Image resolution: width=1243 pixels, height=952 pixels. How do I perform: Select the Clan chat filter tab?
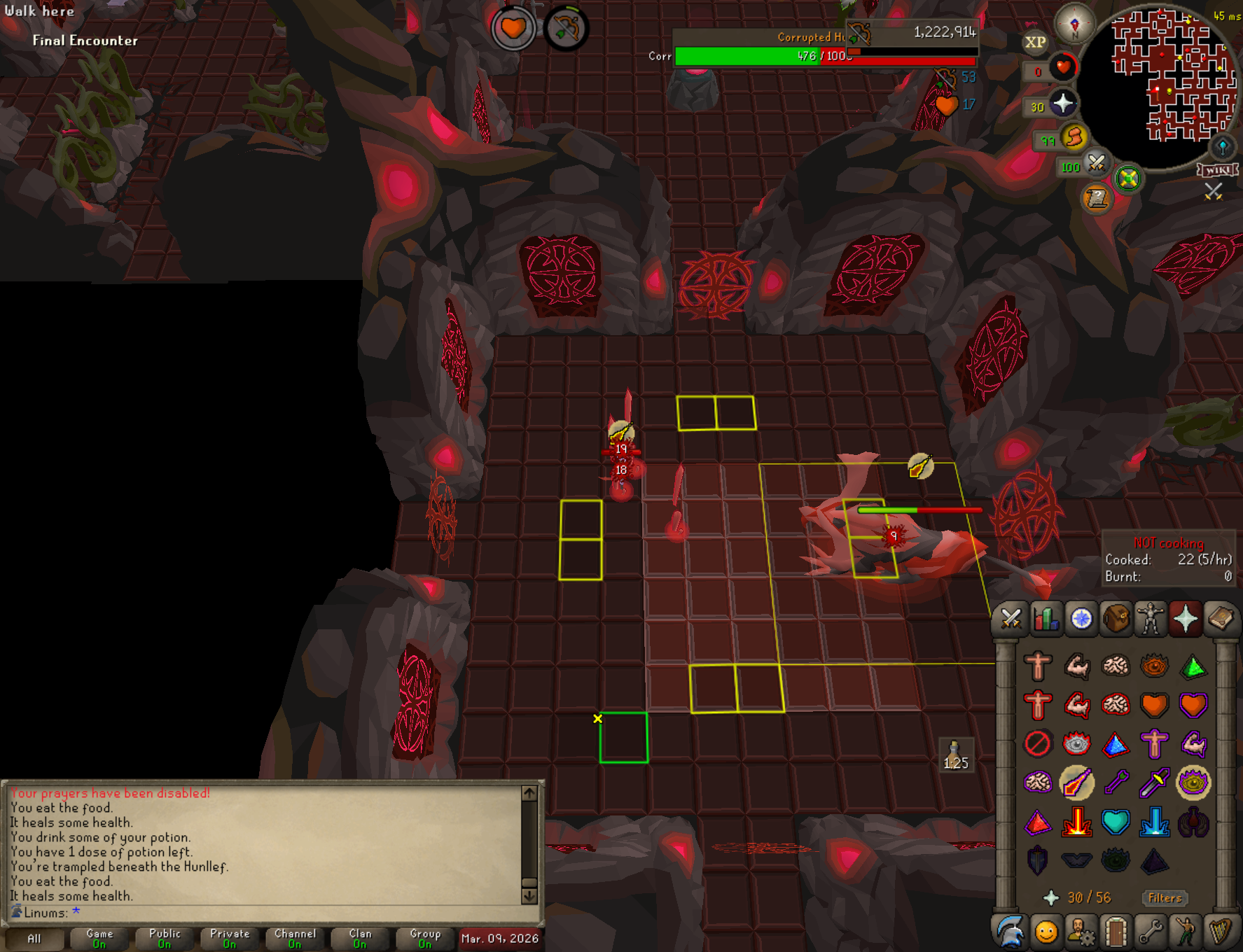pyautogui.click(x=360, y=938)
